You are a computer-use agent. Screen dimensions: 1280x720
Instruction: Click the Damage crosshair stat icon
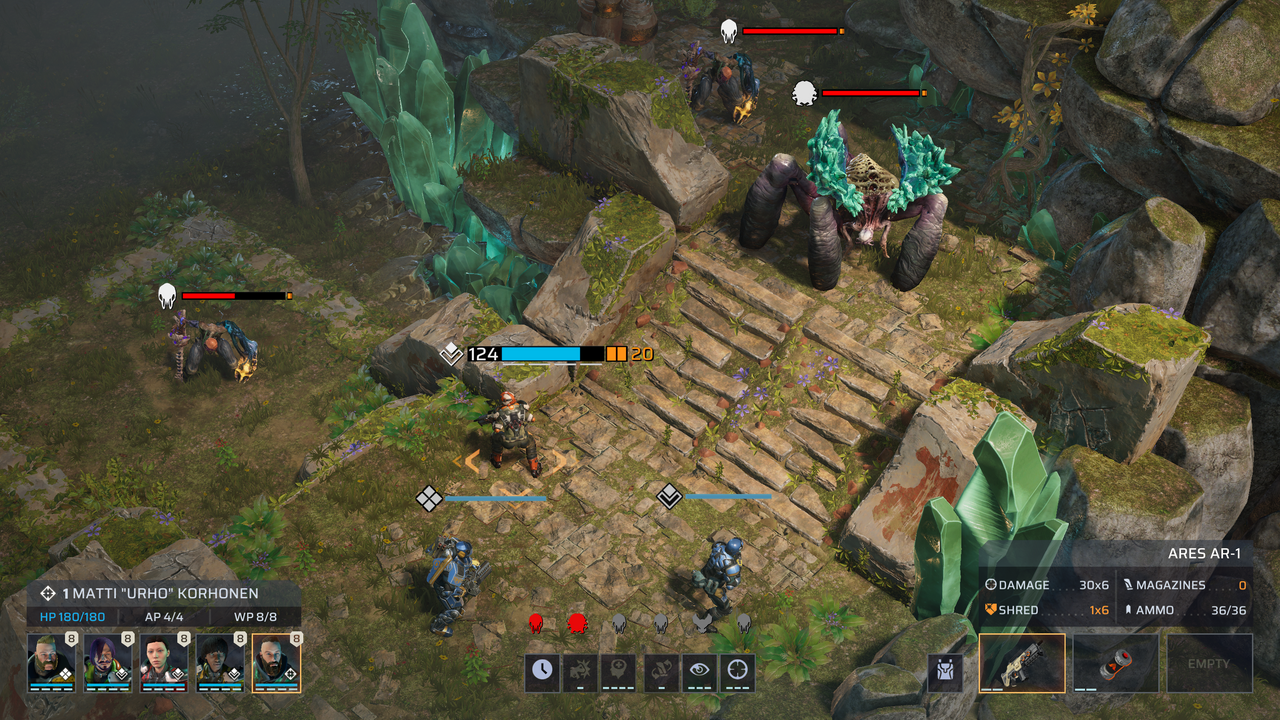(x=991, y=584)
